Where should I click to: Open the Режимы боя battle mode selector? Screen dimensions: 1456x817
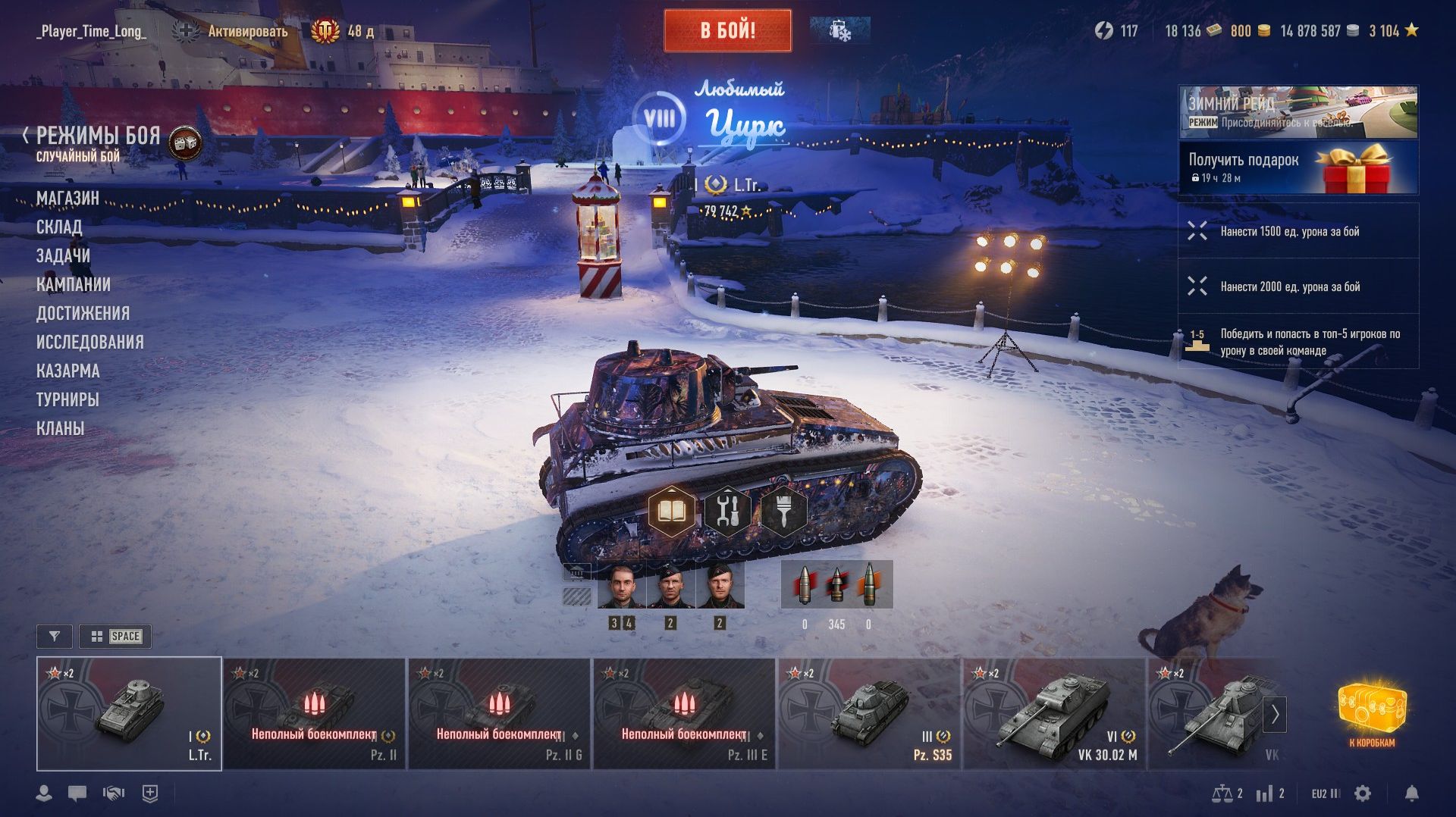point(99,137)
